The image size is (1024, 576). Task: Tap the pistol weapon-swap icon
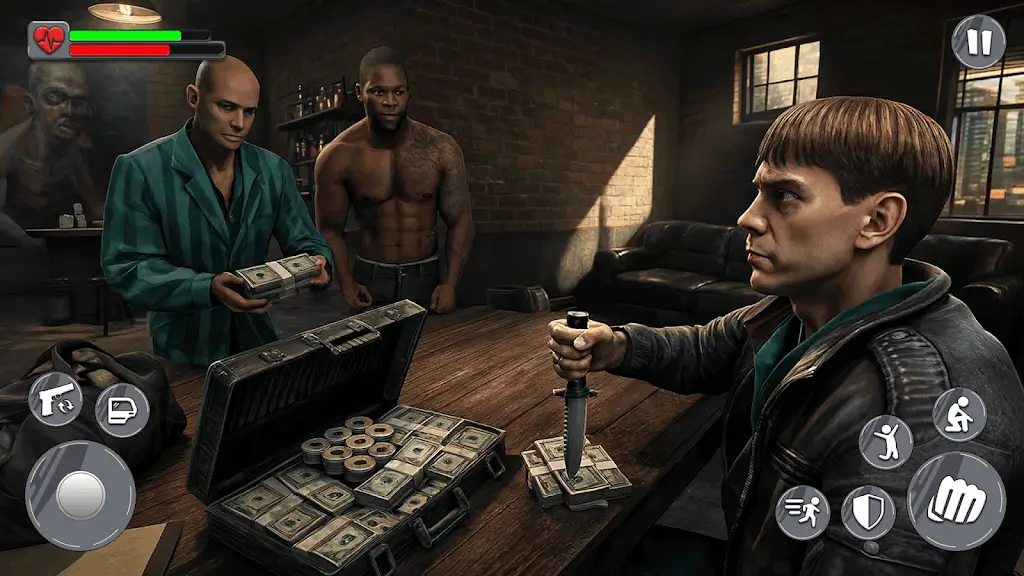click(x=55, y=398)
